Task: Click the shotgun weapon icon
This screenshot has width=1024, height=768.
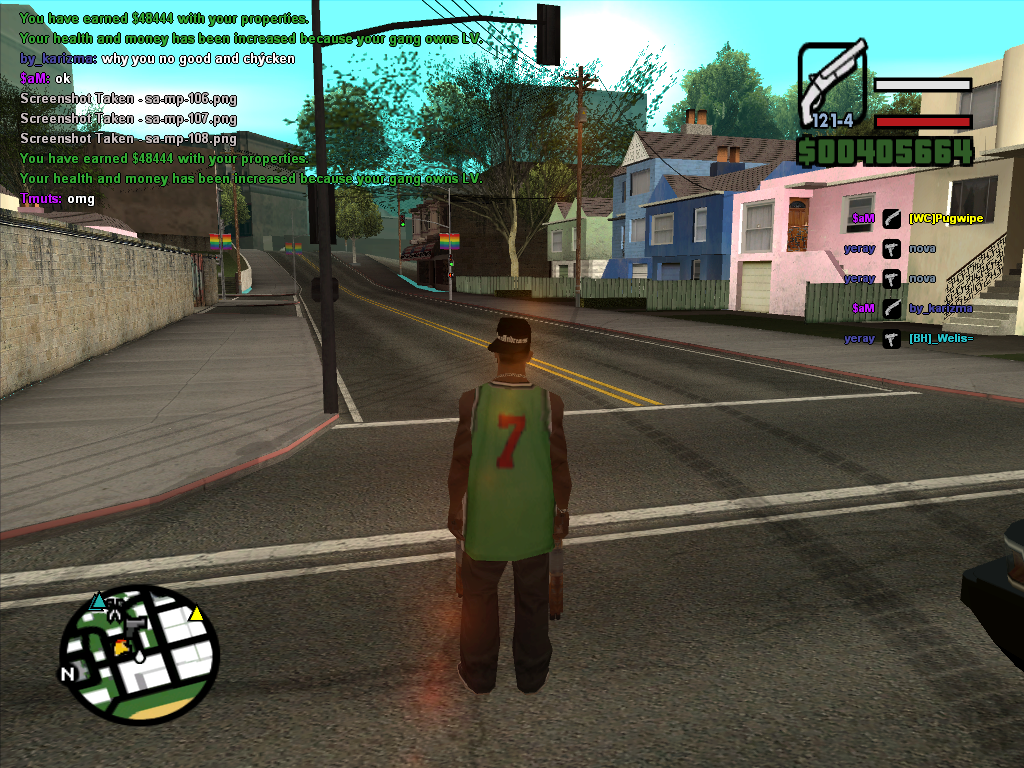Action: point(832,82)
